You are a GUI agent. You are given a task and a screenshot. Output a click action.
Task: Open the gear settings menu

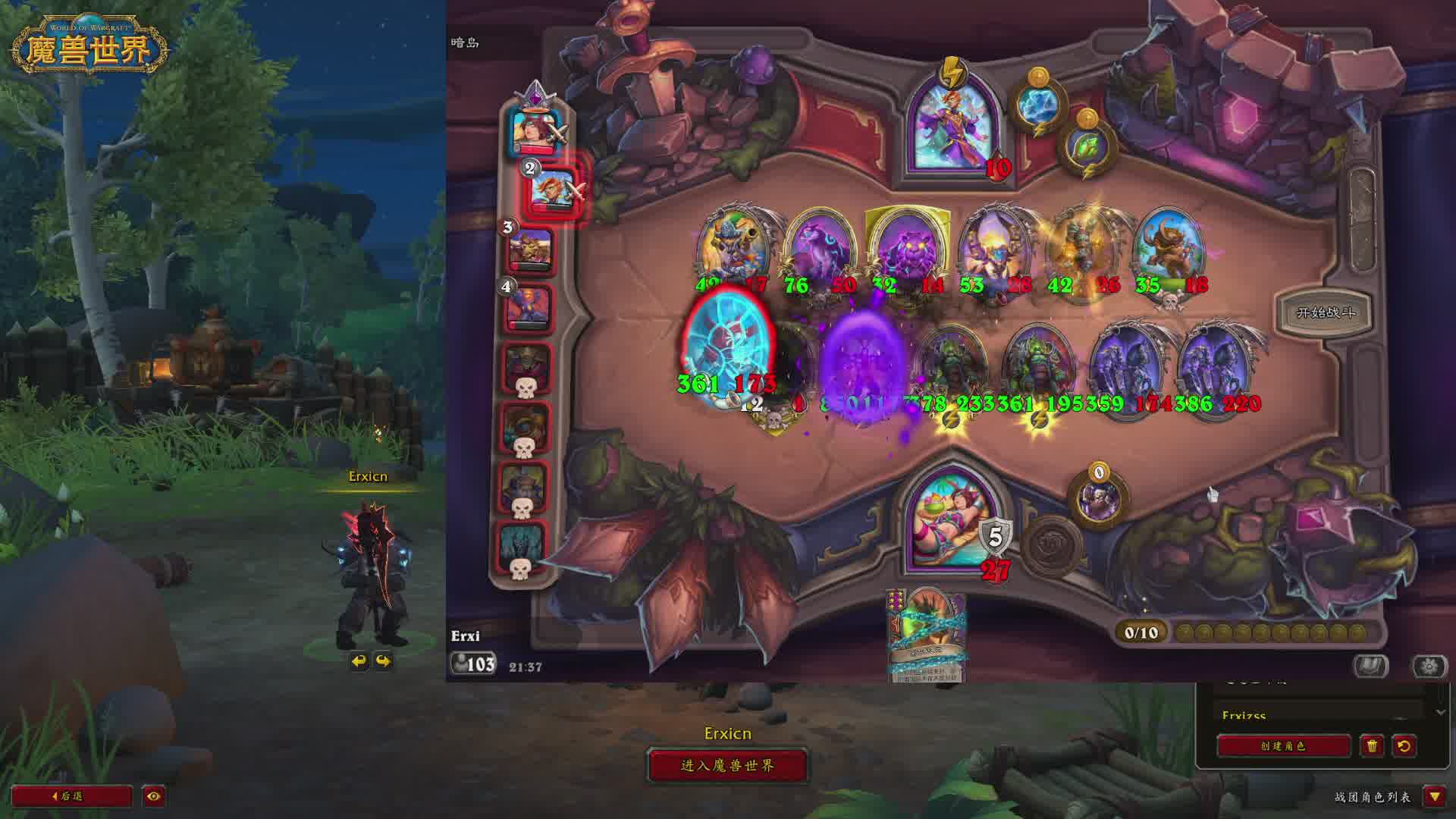click(x=1429, y=666)
